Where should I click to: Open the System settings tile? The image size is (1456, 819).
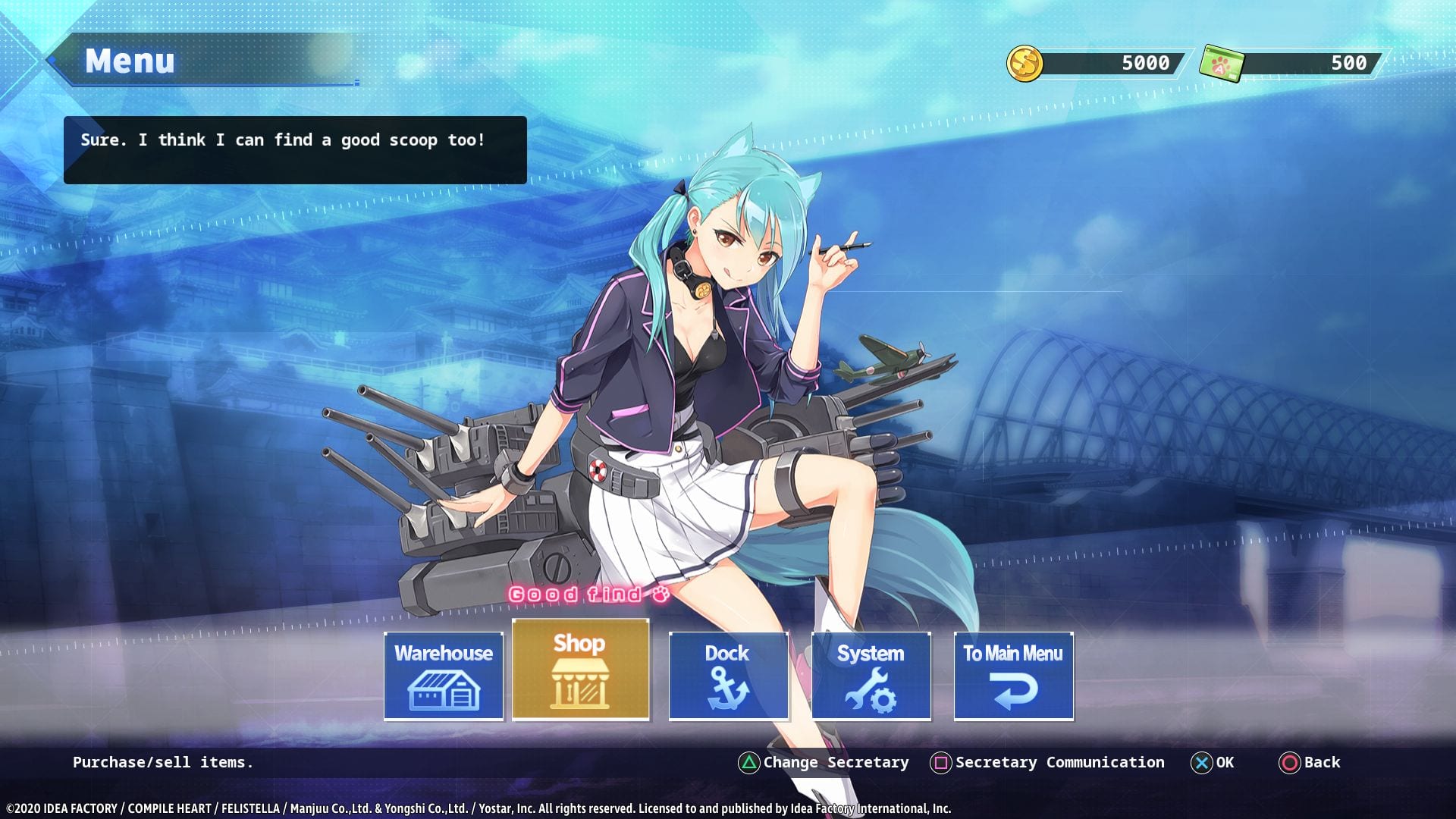(x=871, y=676)
